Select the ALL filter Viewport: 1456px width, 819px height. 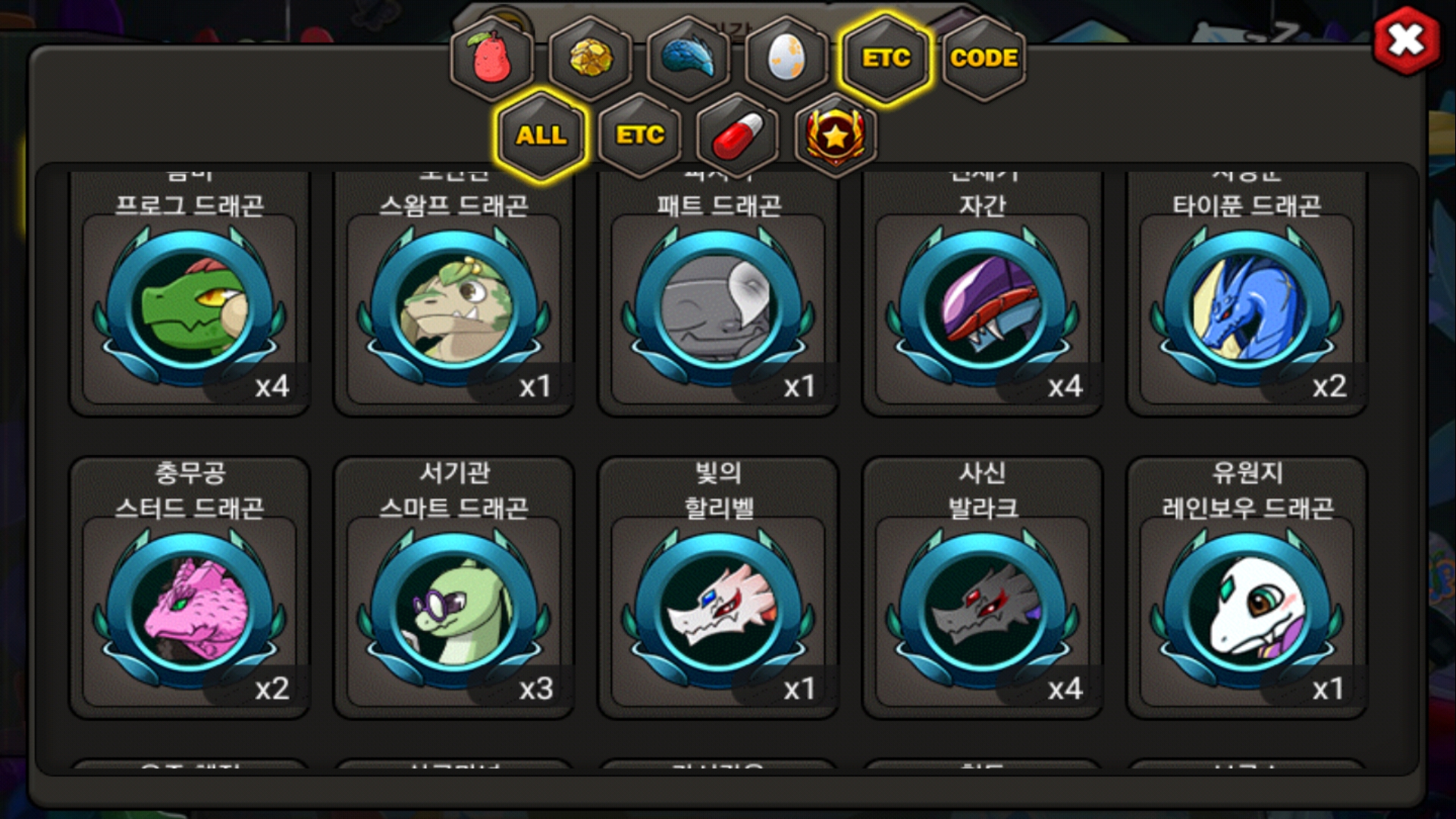click(x=541, y=136)
